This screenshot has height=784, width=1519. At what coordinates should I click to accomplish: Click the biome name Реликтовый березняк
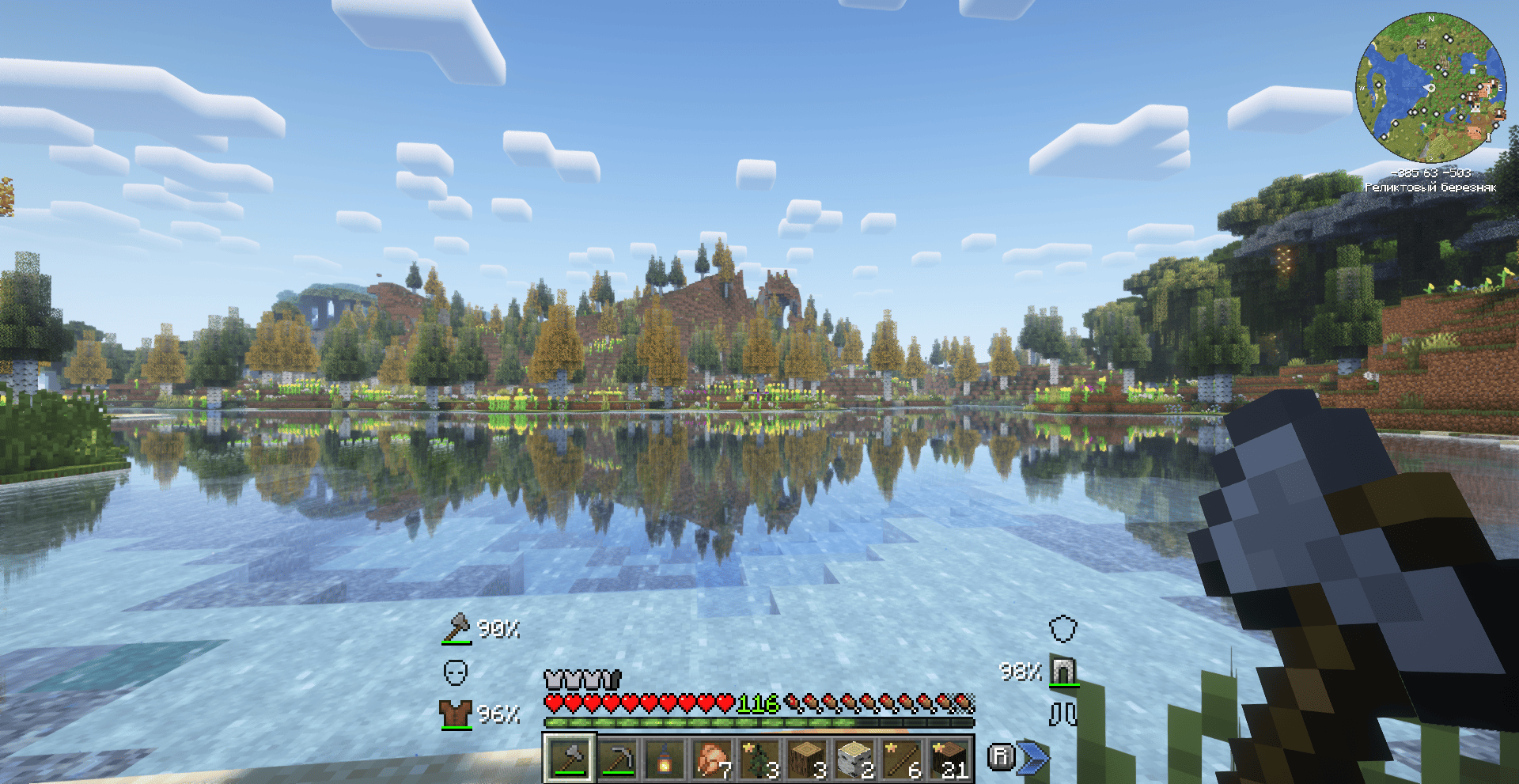1432,187
